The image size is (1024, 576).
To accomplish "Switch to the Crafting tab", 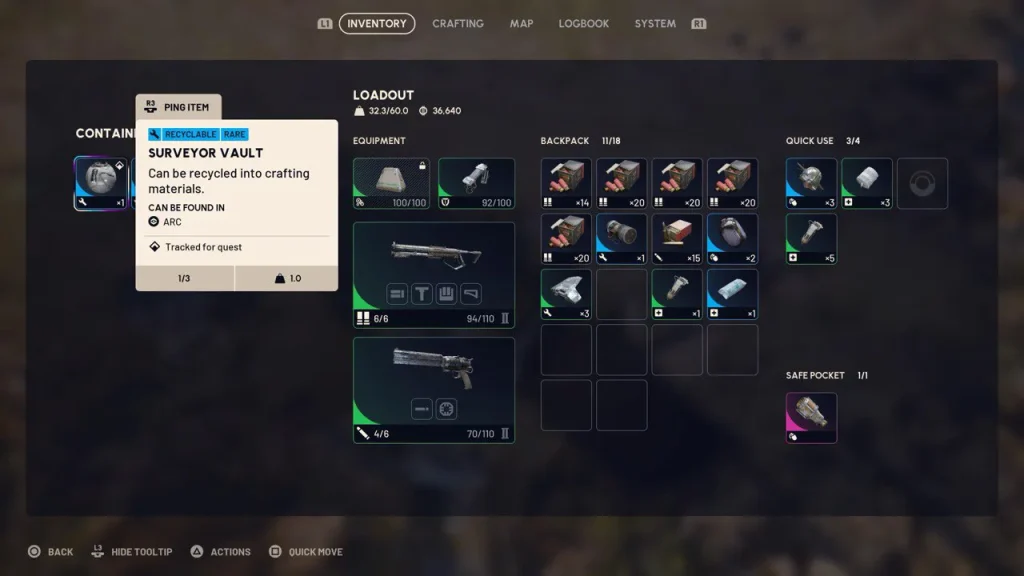I will tap(457, 23).
